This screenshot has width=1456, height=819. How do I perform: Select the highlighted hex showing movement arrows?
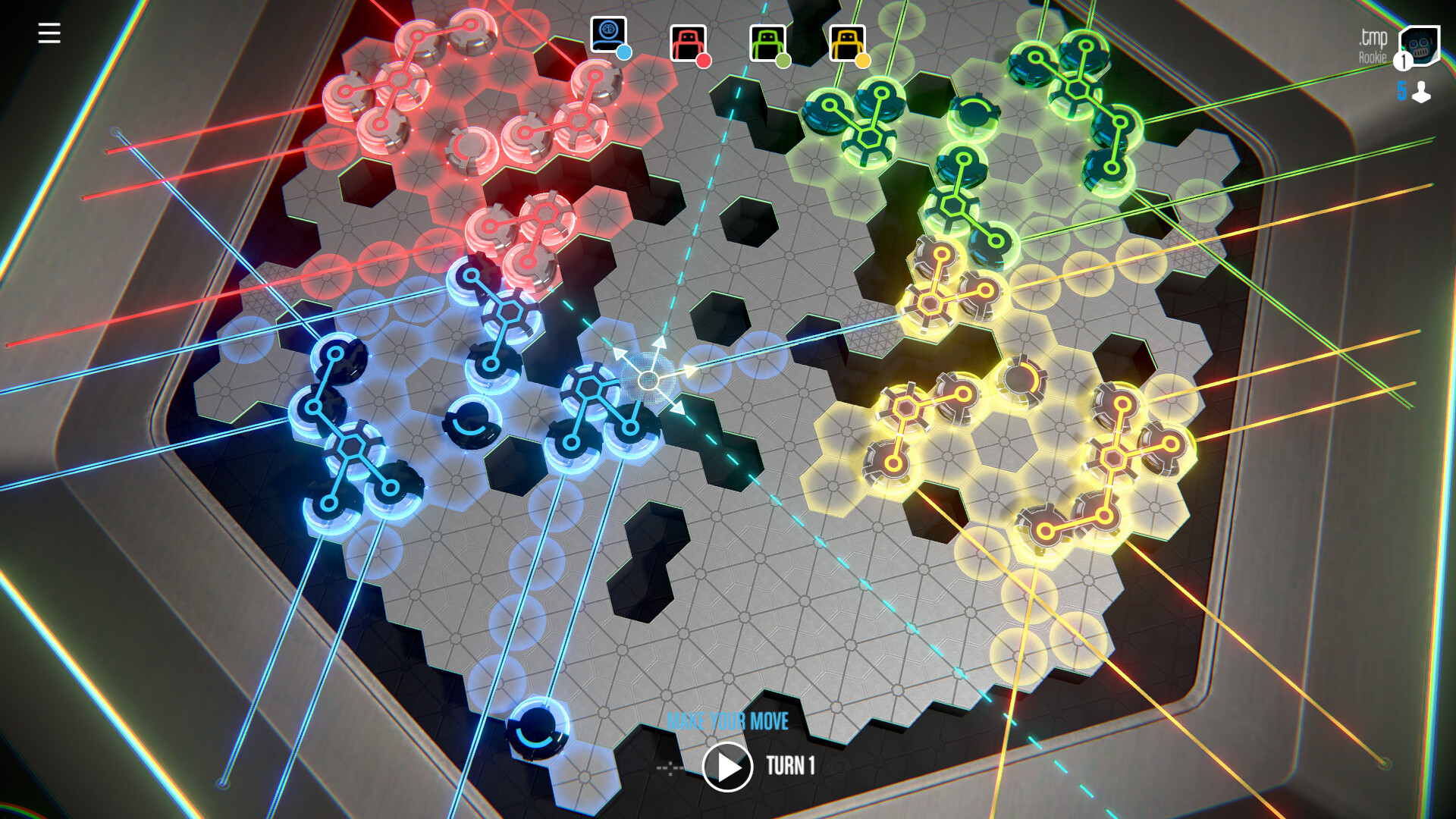[x=648, y=379]
